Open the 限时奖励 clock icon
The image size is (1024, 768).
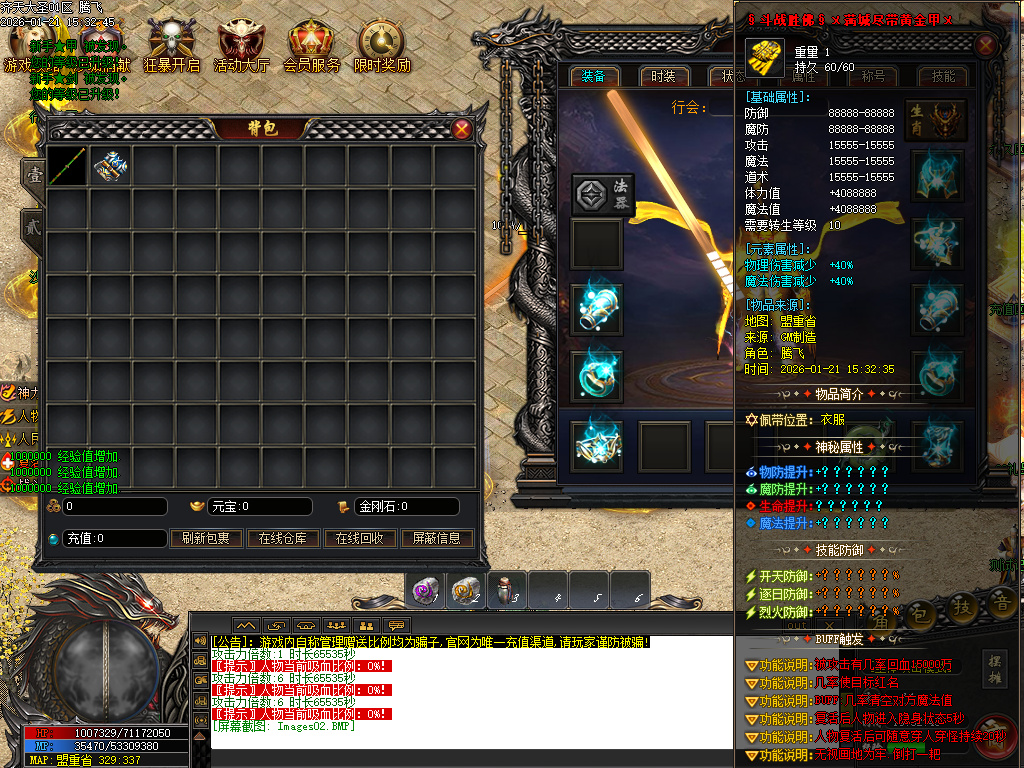click(382, 43)
